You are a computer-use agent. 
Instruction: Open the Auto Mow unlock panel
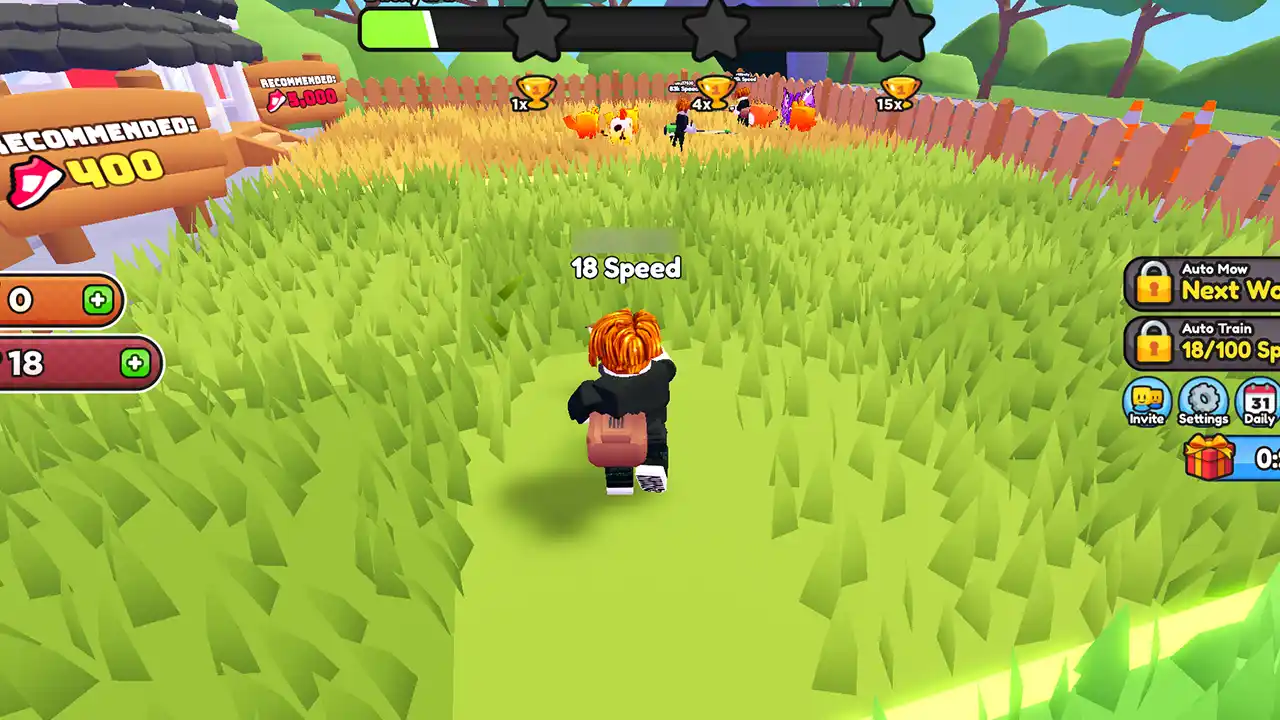(x=1220, y=283)
